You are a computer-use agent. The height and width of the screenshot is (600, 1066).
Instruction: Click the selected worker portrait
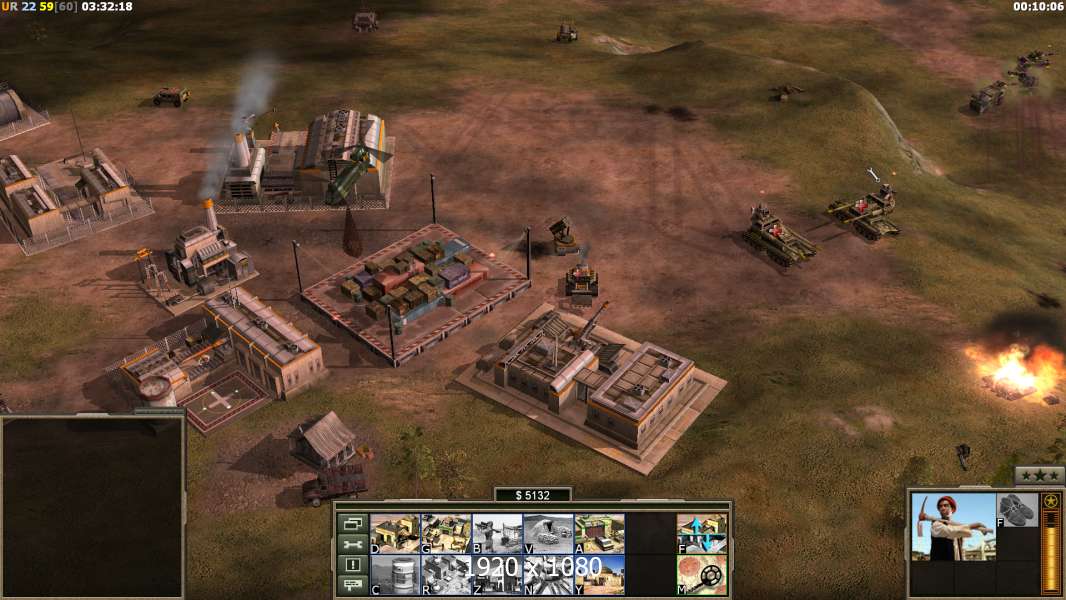click(x=953, y=527)
